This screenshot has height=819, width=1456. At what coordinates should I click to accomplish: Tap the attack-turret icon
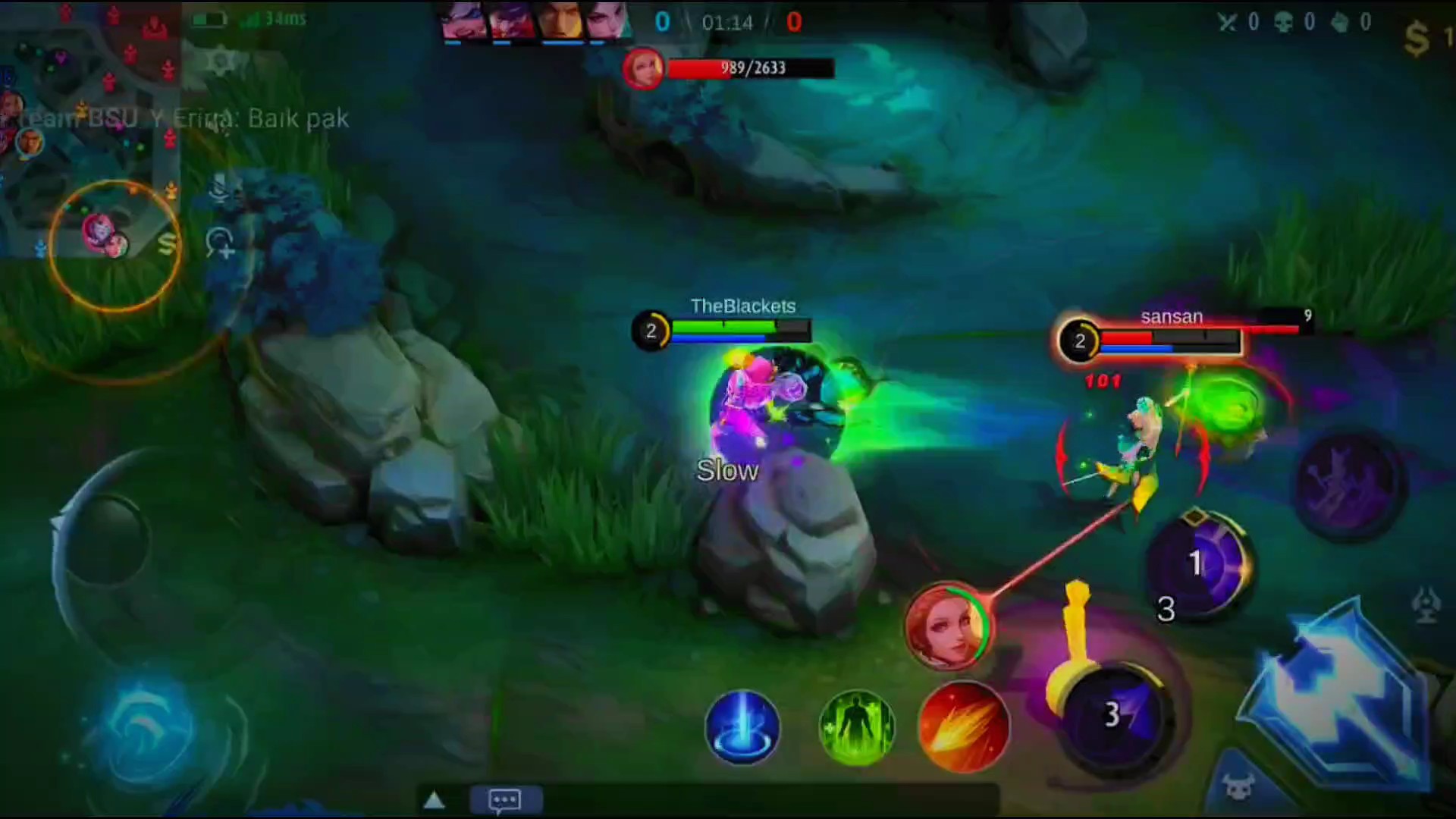click(x=1426, y=605)
